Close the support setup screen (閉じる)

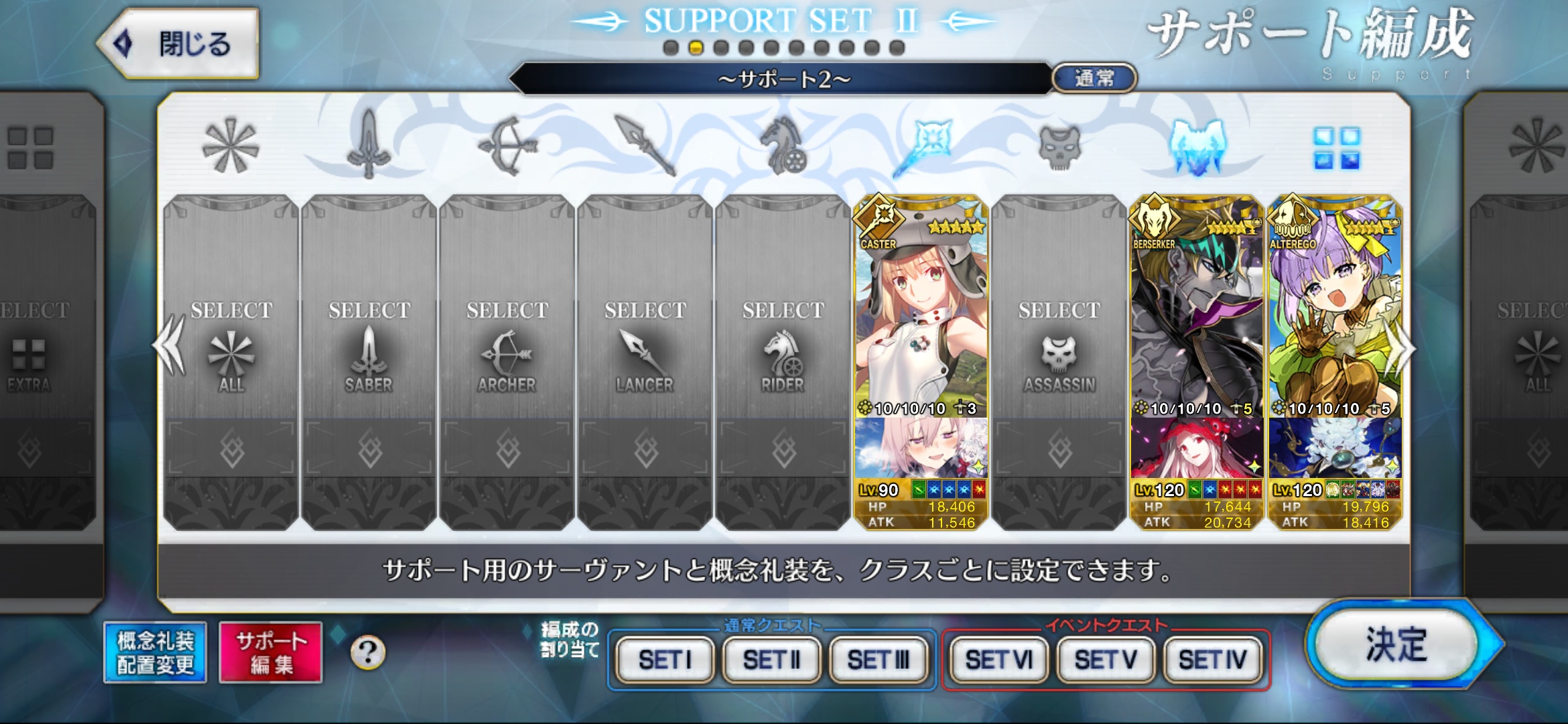[179, 44]
